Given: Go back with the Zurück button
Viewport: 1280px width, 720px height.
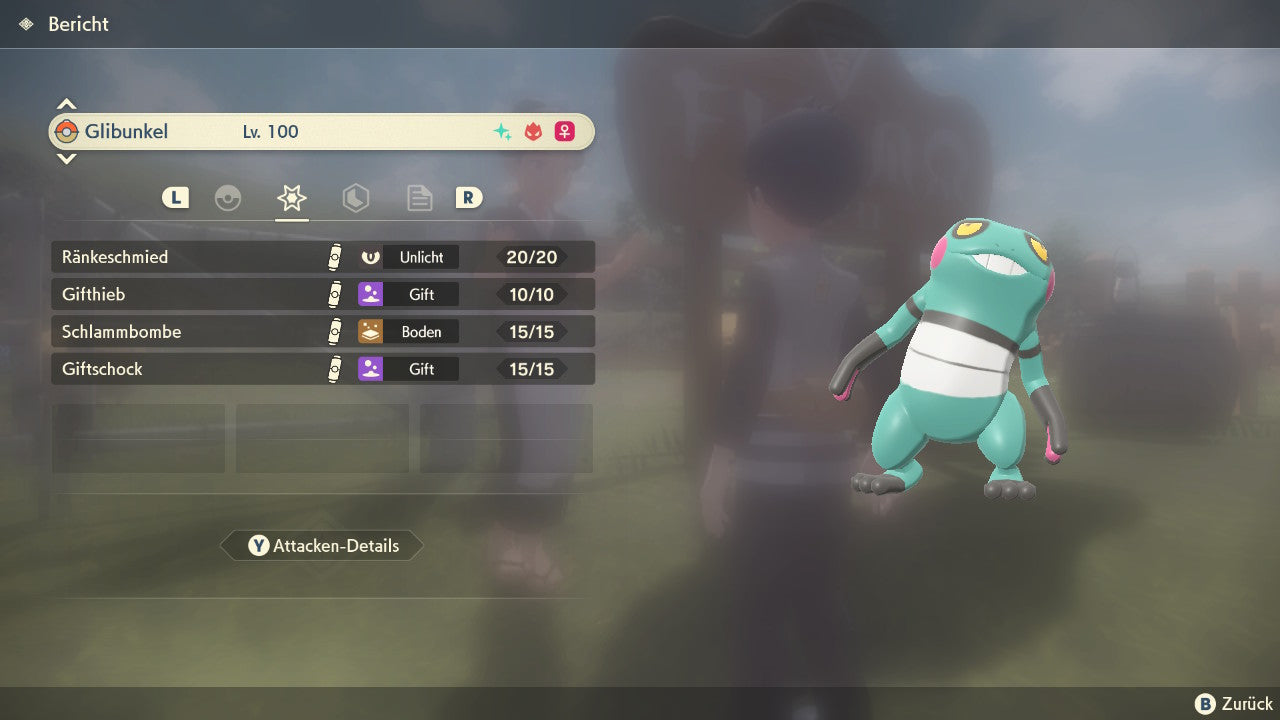Looking at the screenshot, I should (x=1234, y=704).
